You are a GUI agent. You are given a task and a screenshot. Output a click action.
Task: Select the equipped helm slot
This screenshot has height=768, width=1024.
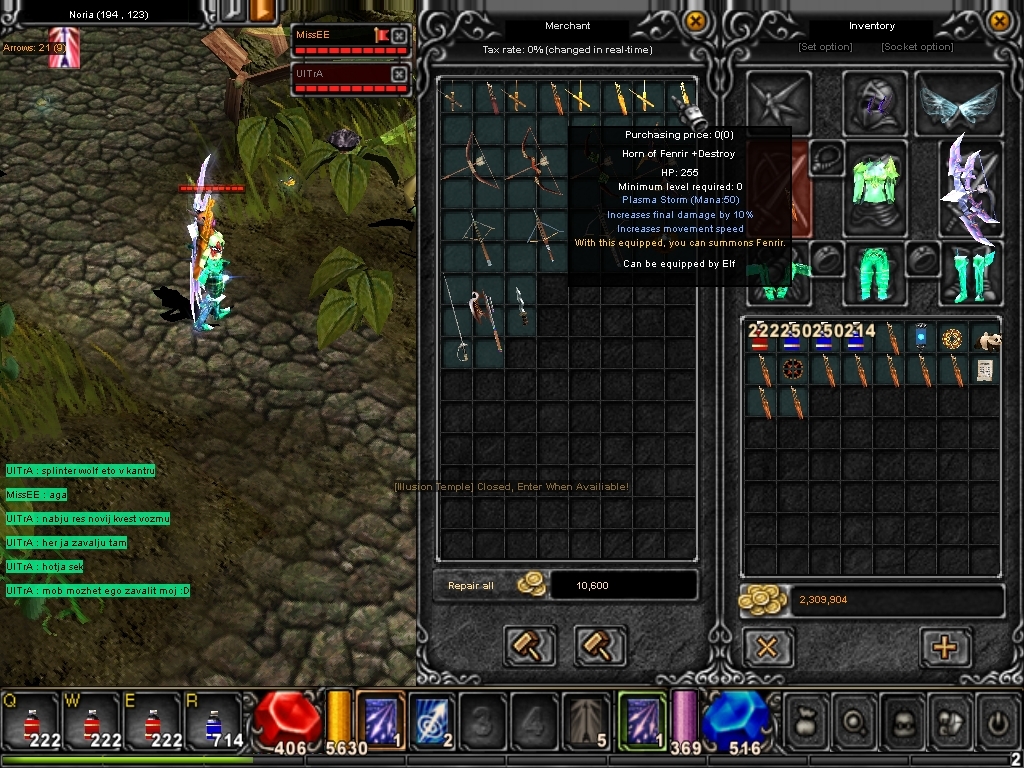(875, 103)
